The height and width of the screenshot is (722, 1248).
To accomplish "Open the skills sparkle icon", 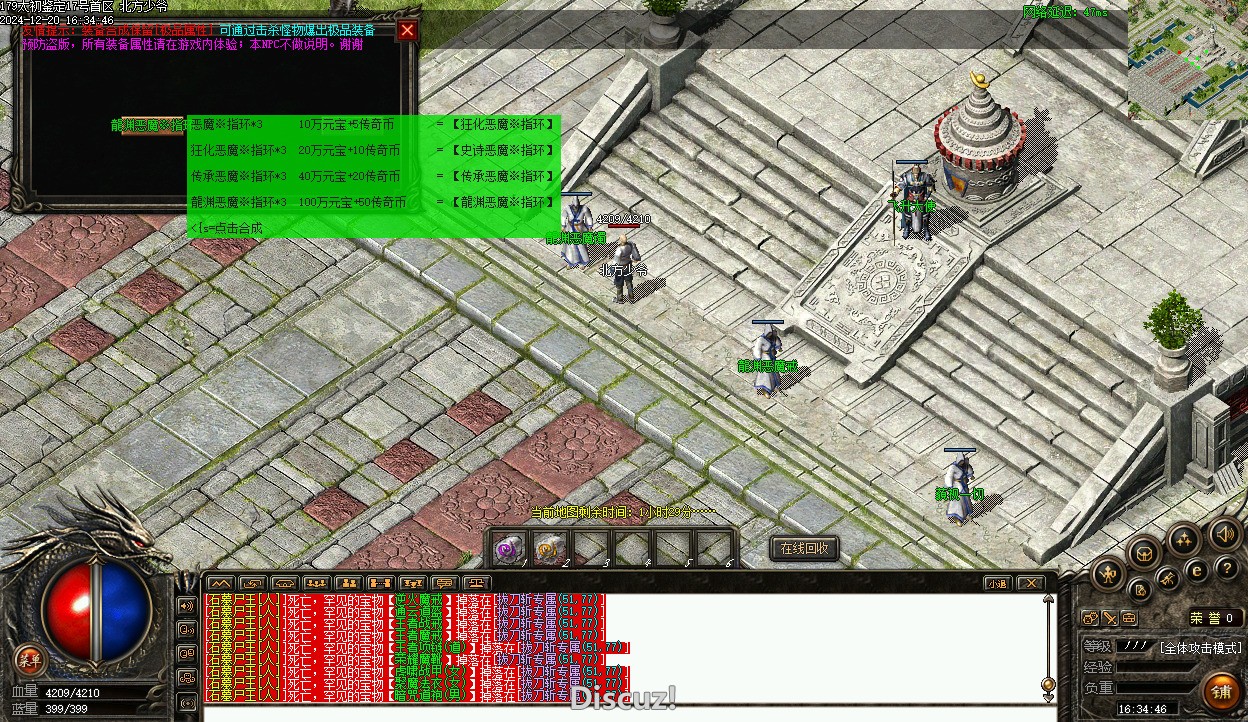I will coord(1184,541).
